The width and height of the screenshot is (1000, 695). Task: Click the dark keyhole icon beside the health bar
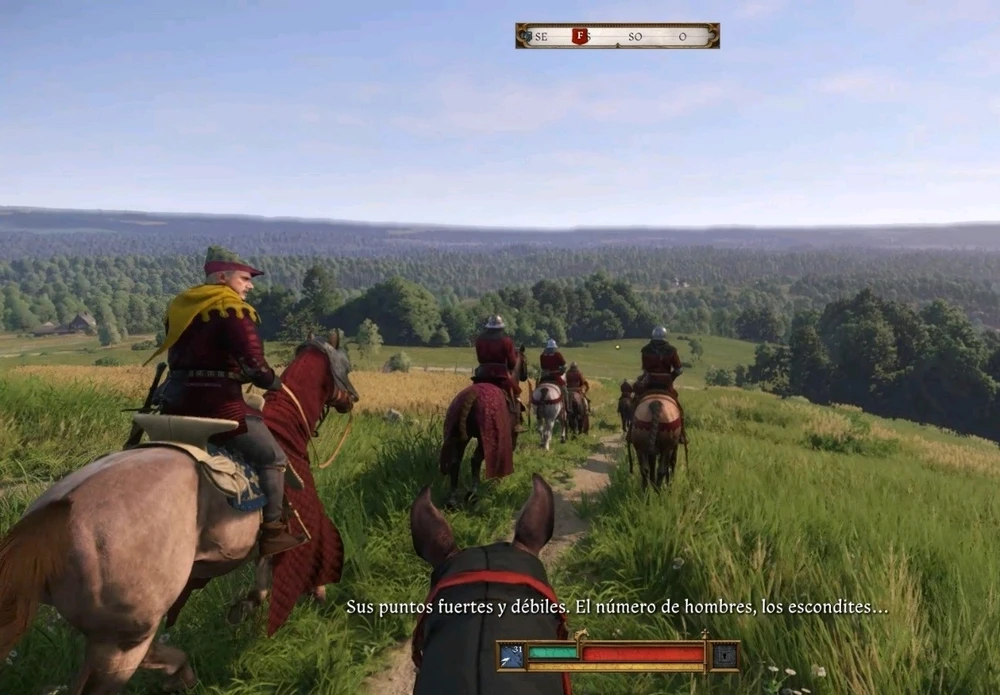(x=725, y=656)
